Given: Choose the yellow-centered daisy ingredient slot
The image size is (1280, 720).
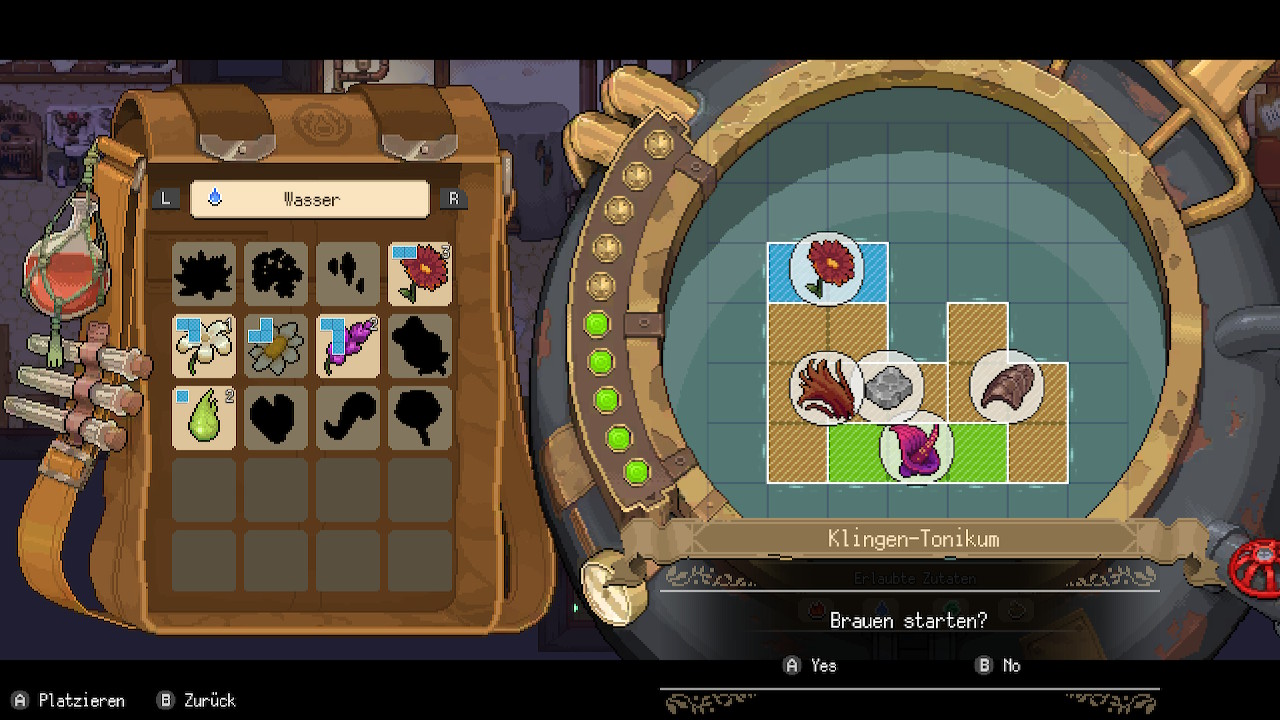Looking at the screenshot, I should tap(276, 345).
